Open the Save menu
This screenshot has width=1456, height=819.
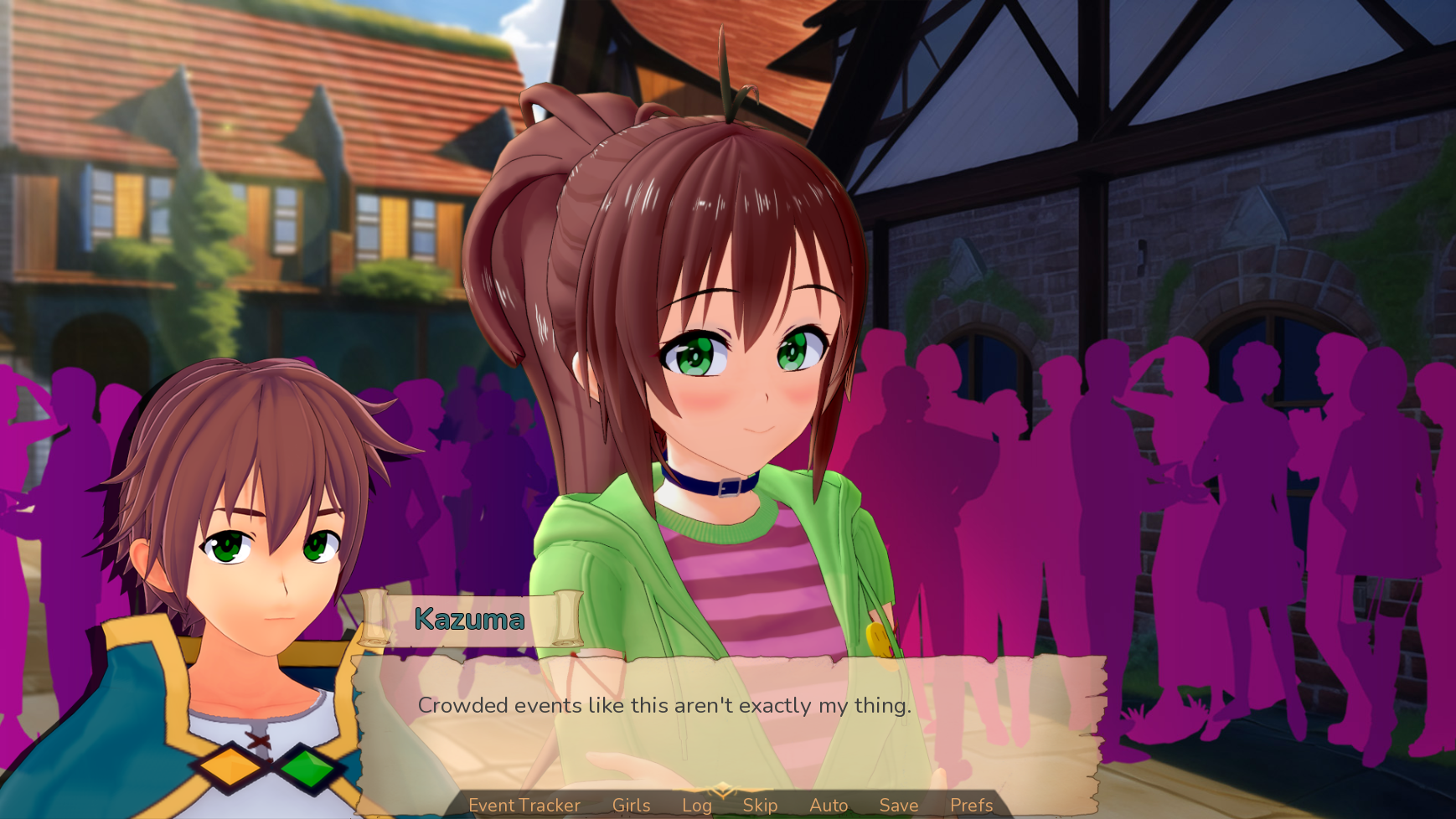tap(899, 805)
